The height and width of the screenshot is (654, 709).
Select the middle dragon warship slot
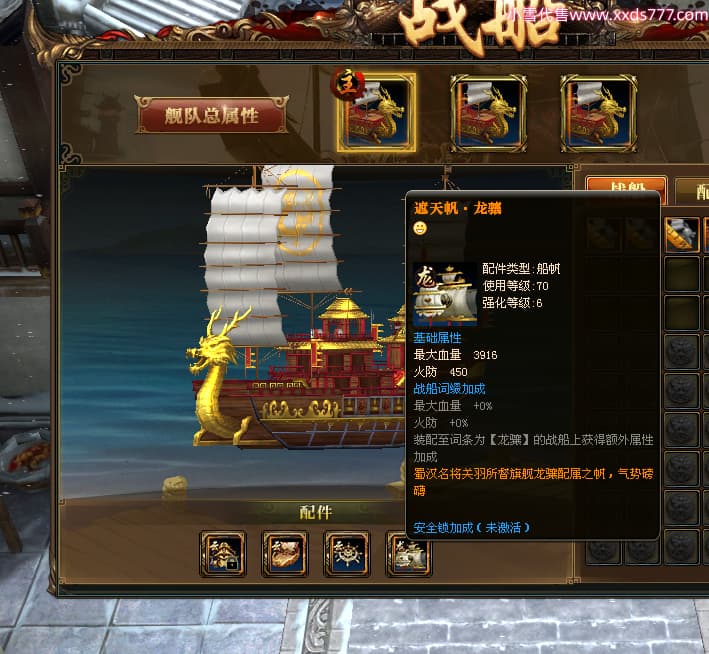coord(488,112)
